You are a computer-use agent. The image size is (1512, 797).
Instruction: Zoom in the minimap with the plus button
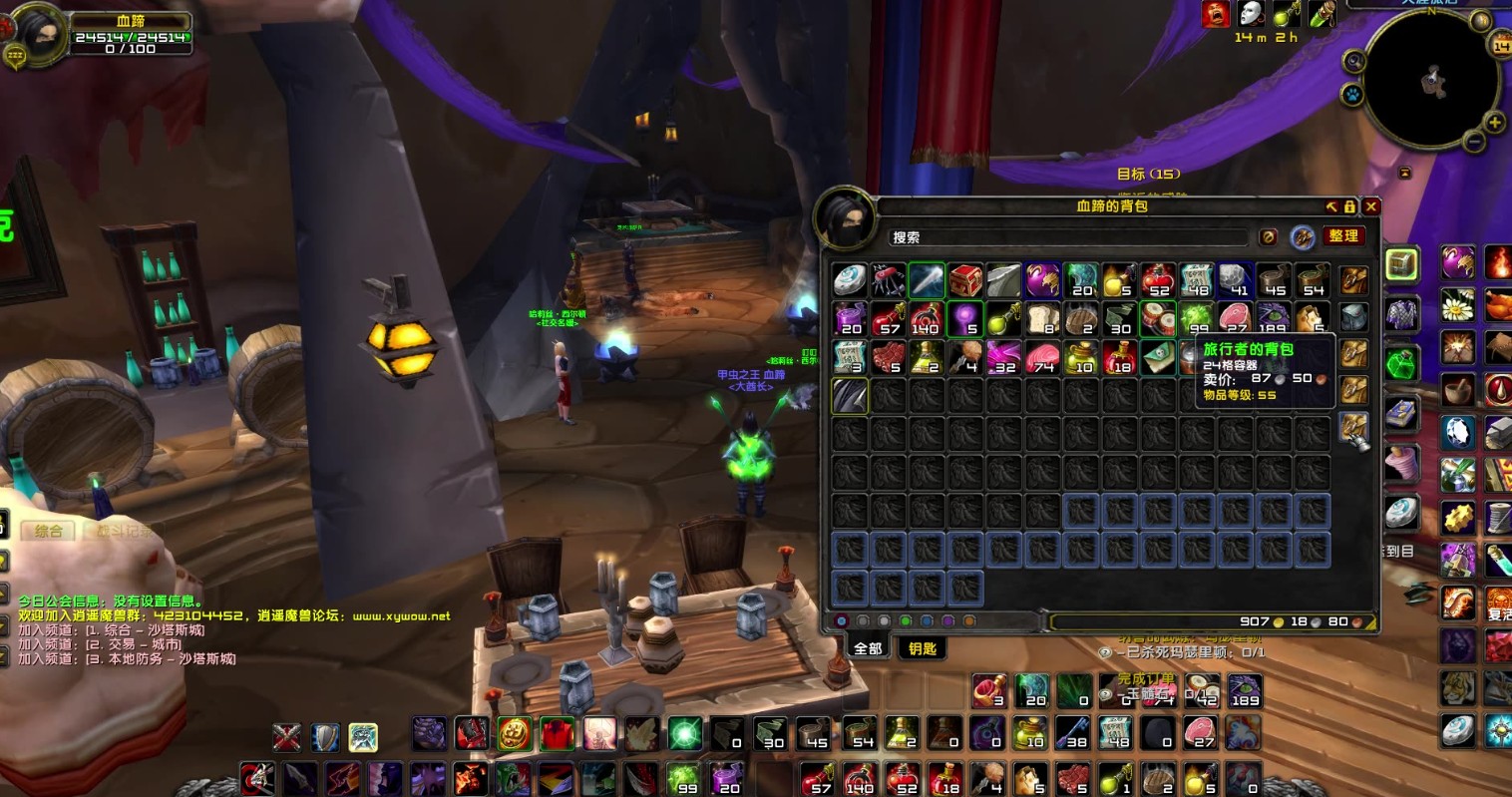[x=1495, y=123]
